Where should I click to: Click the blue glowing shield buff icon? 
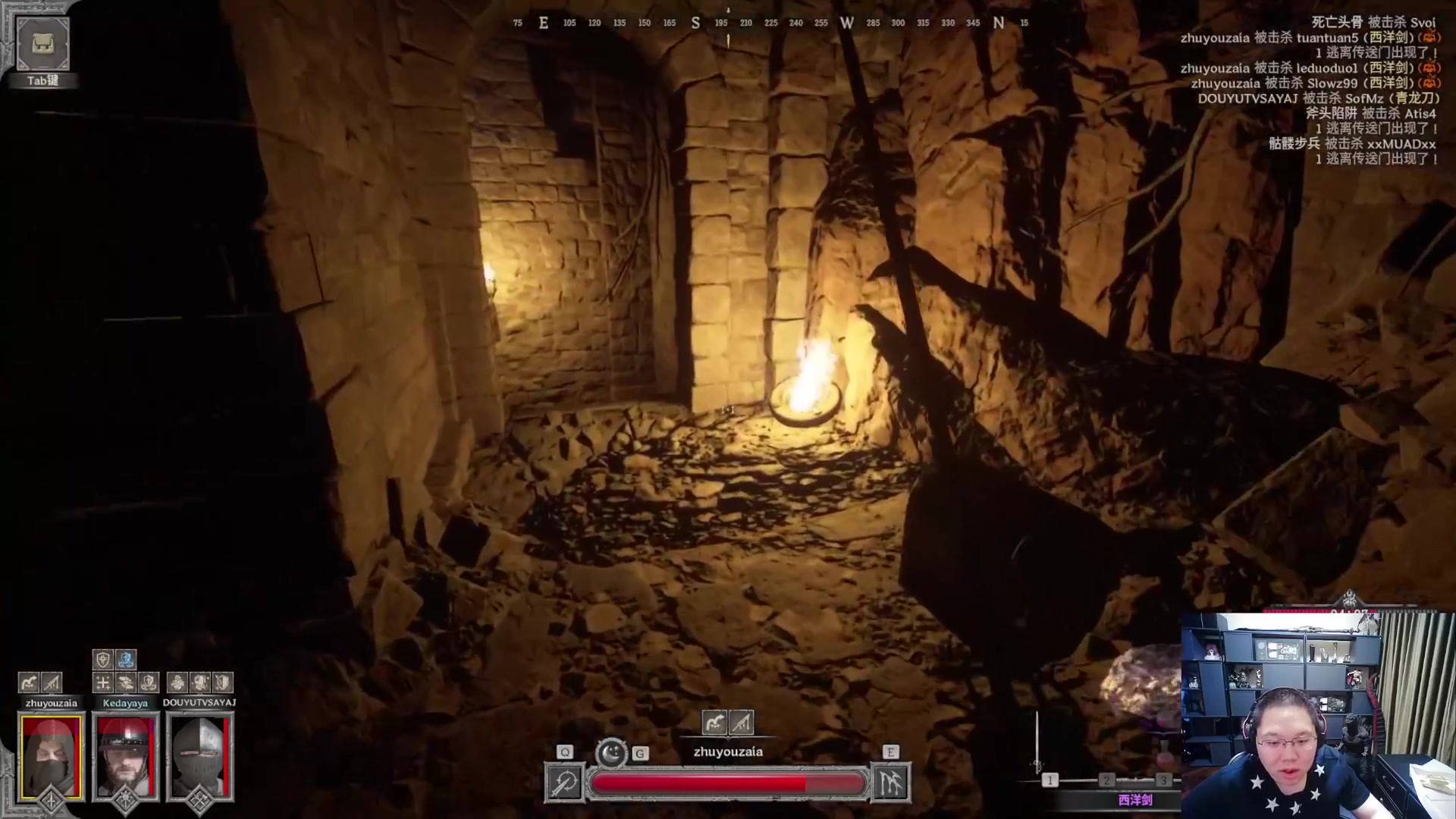point(126,659)
